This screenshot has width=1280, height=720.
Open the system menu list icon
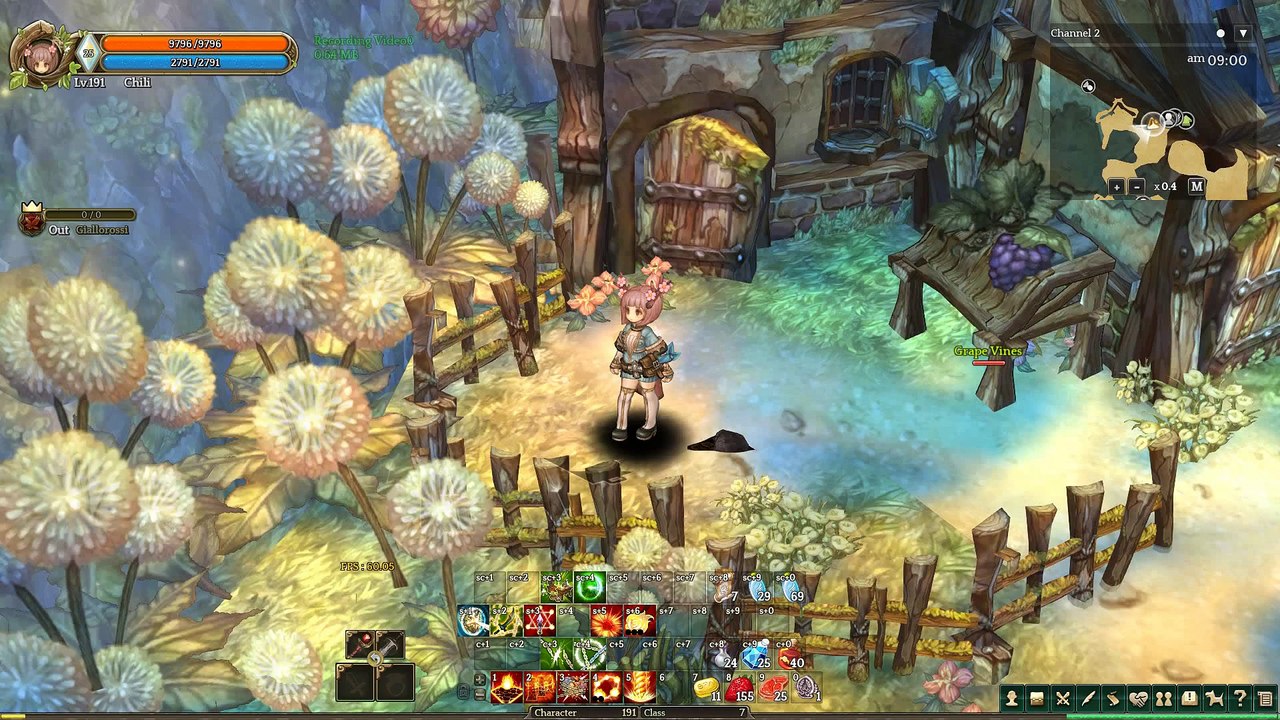(x=1265, y=698)
